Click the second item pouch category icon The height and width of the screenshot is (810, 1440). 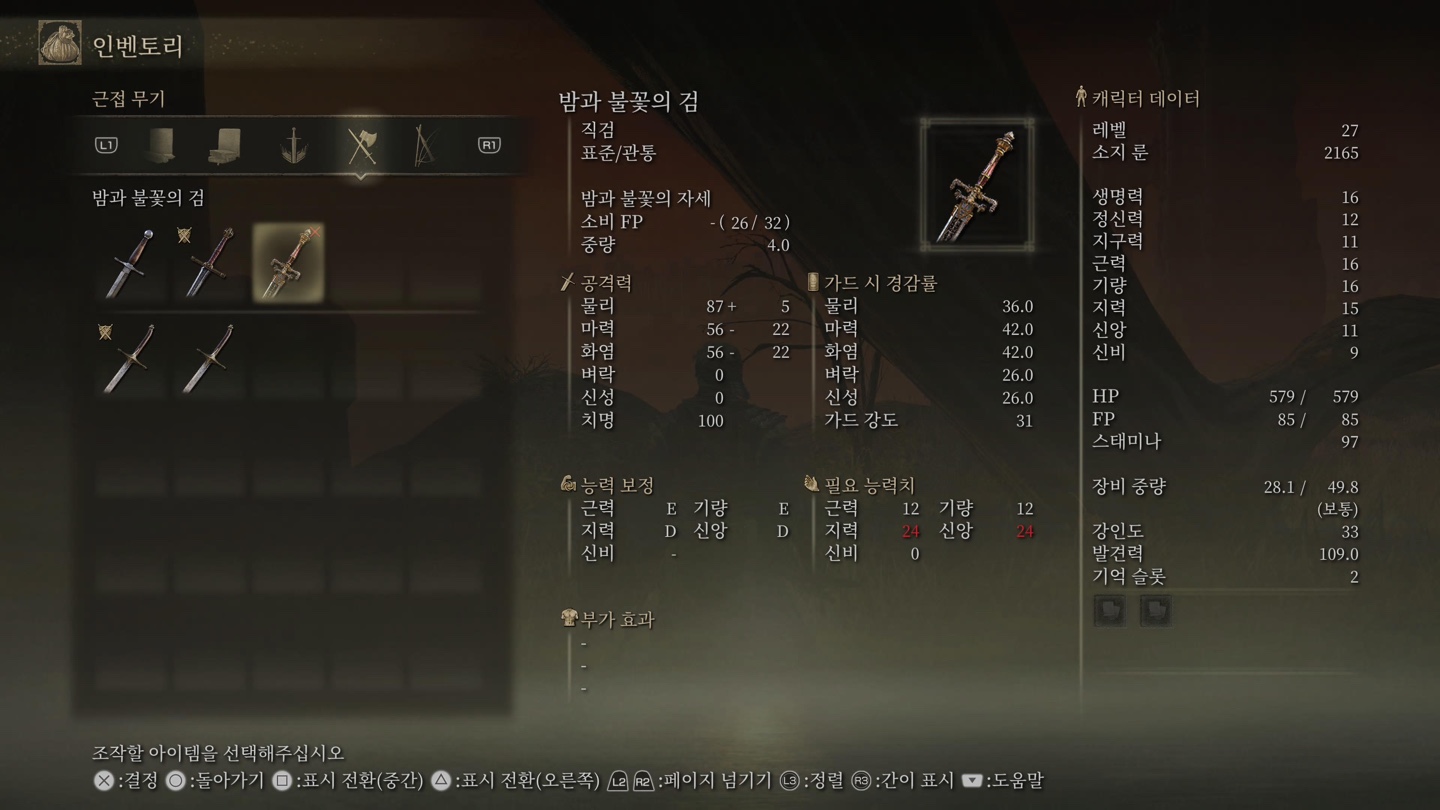coord(225,147)
